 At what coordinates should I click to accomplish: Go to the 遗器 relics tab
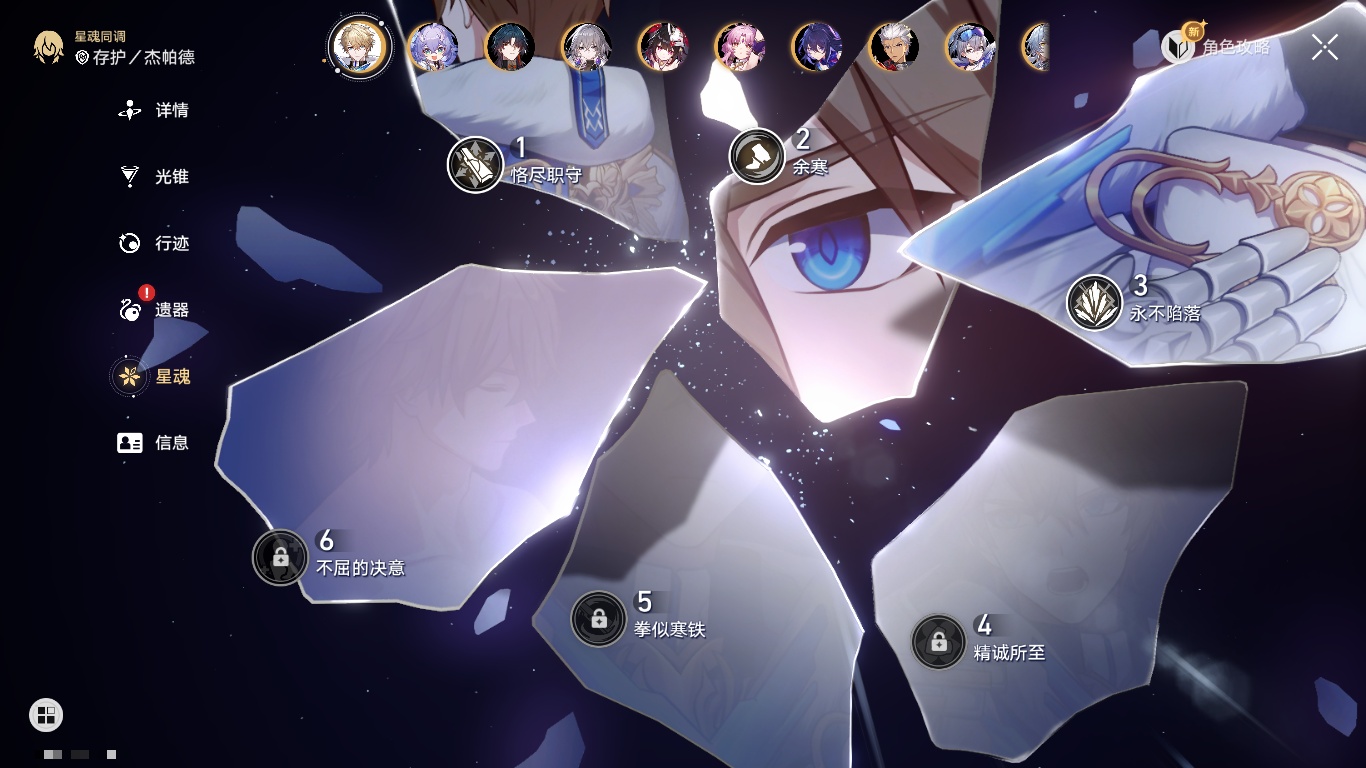pyautogui.click(x=155, y=310)
